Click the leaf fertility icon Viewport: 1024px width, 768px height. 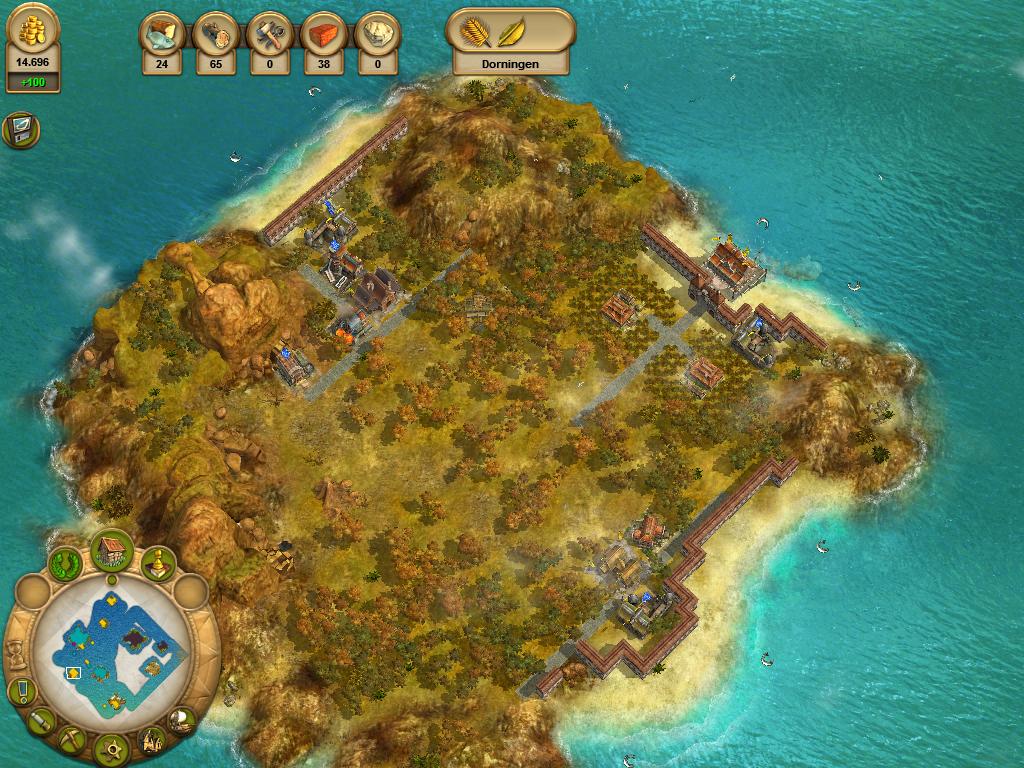point(514,31)
